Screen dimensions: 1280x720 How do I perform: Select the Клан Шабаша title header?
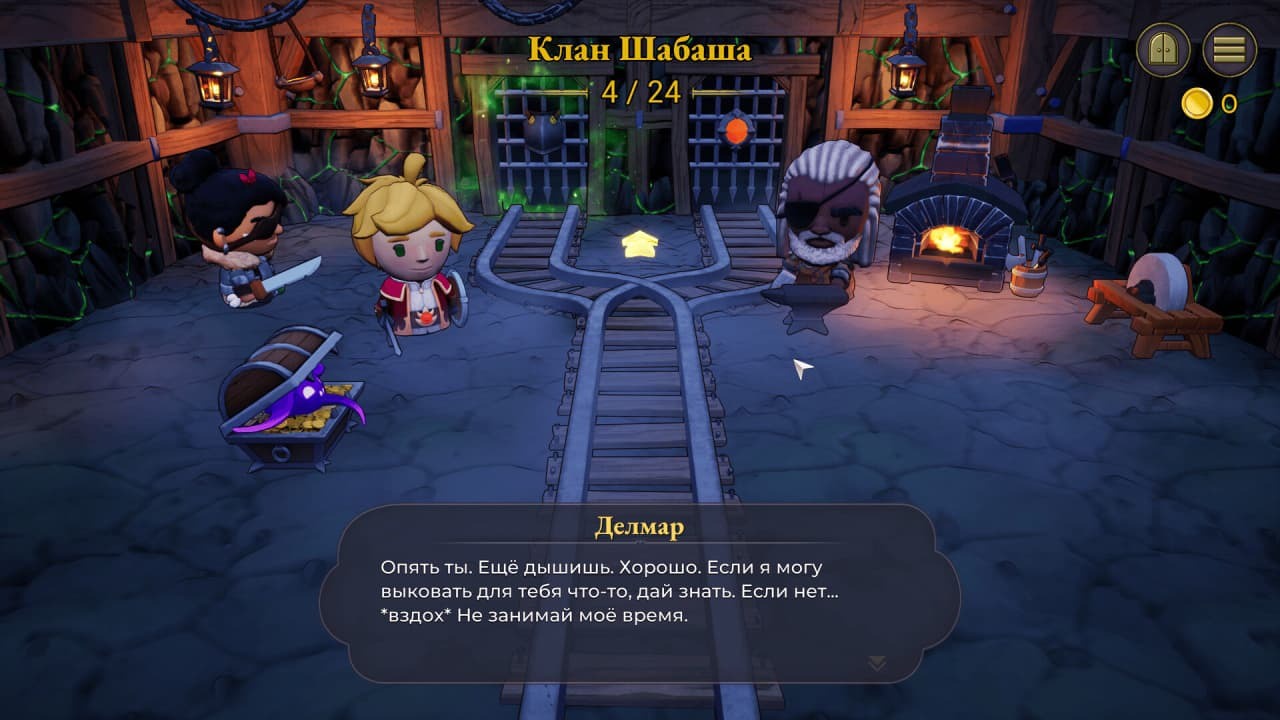[x=640, y=46]
